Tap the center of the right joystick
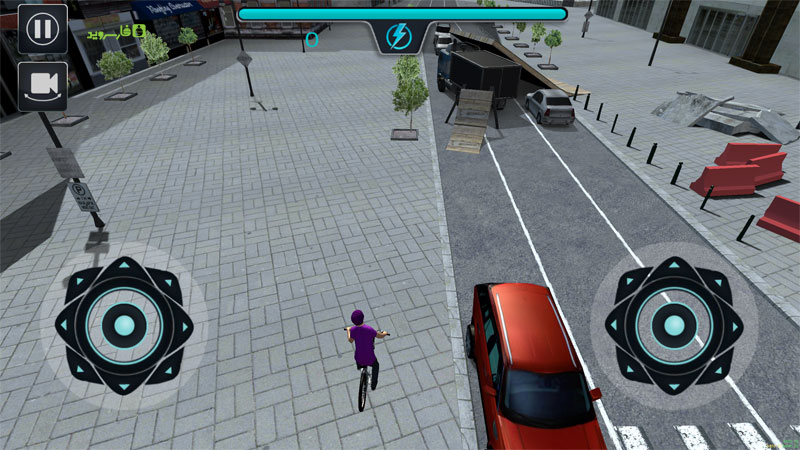The height and width of the screenshot is (450, 800). 674,326
